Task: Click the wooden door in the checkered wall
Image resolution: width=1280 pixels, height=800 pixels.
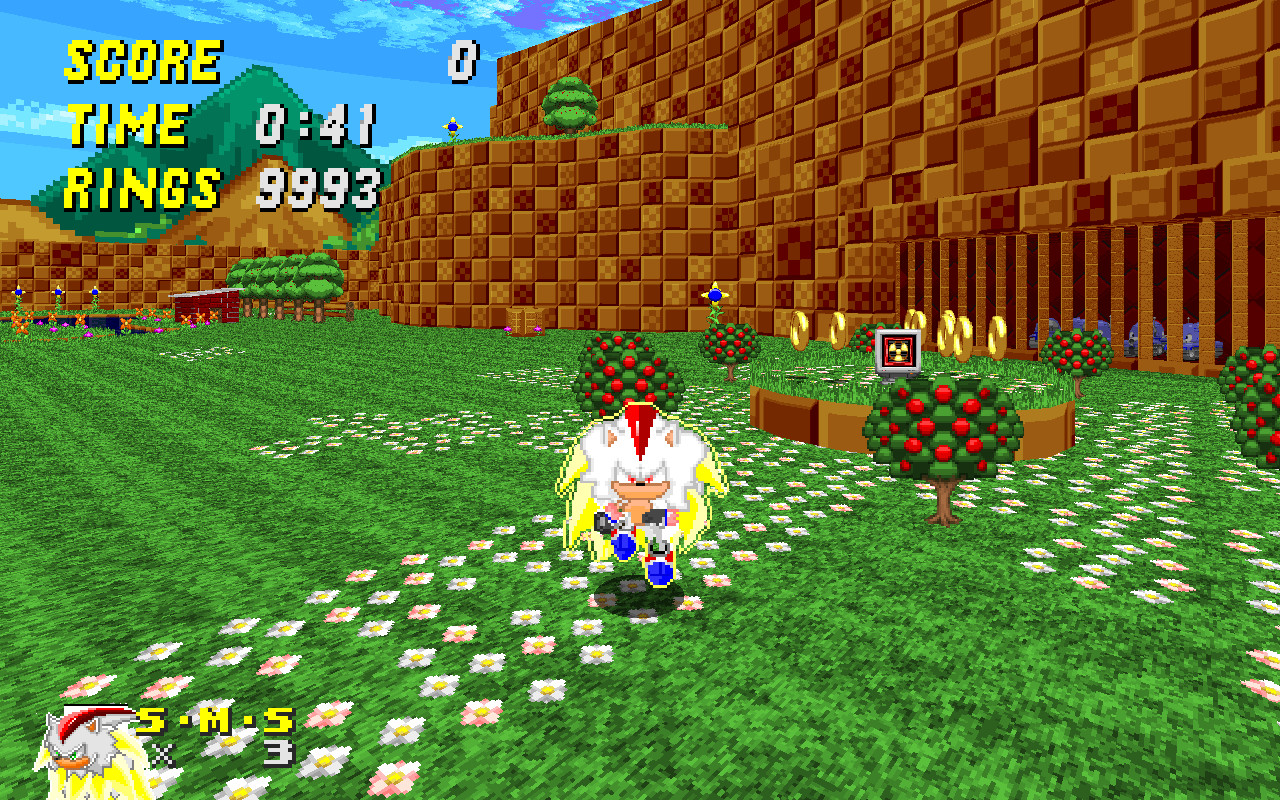Action: pyautogui.click(x=525, y=322)
